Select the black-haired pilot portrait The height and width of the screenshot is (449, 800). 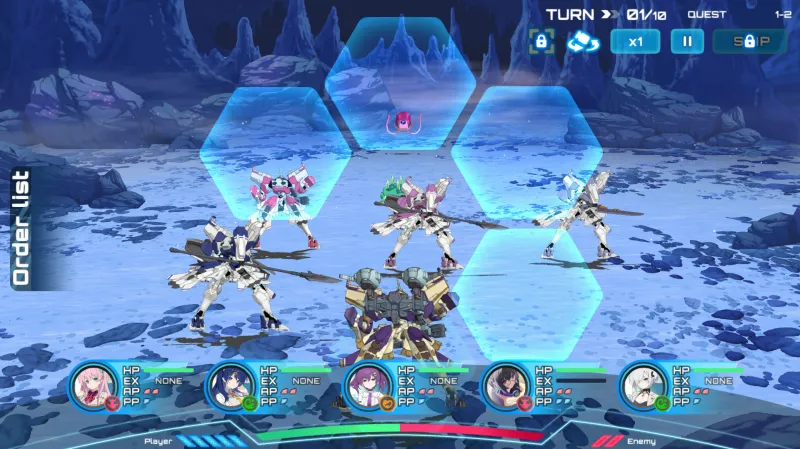tap(507, 385)
